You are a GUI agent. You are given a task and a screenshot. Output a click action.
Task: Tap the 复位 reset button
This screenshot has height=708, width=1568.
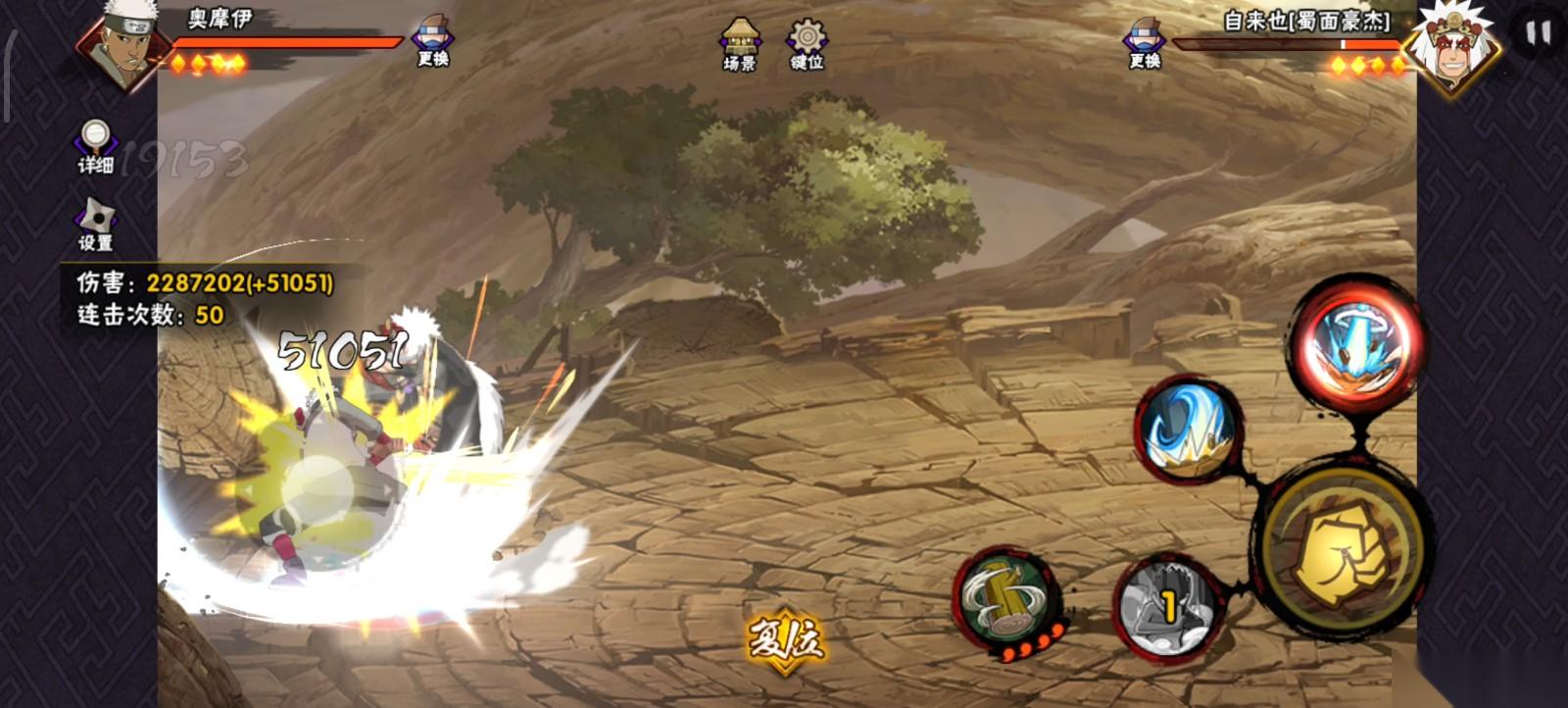click(x=785, y=641)
